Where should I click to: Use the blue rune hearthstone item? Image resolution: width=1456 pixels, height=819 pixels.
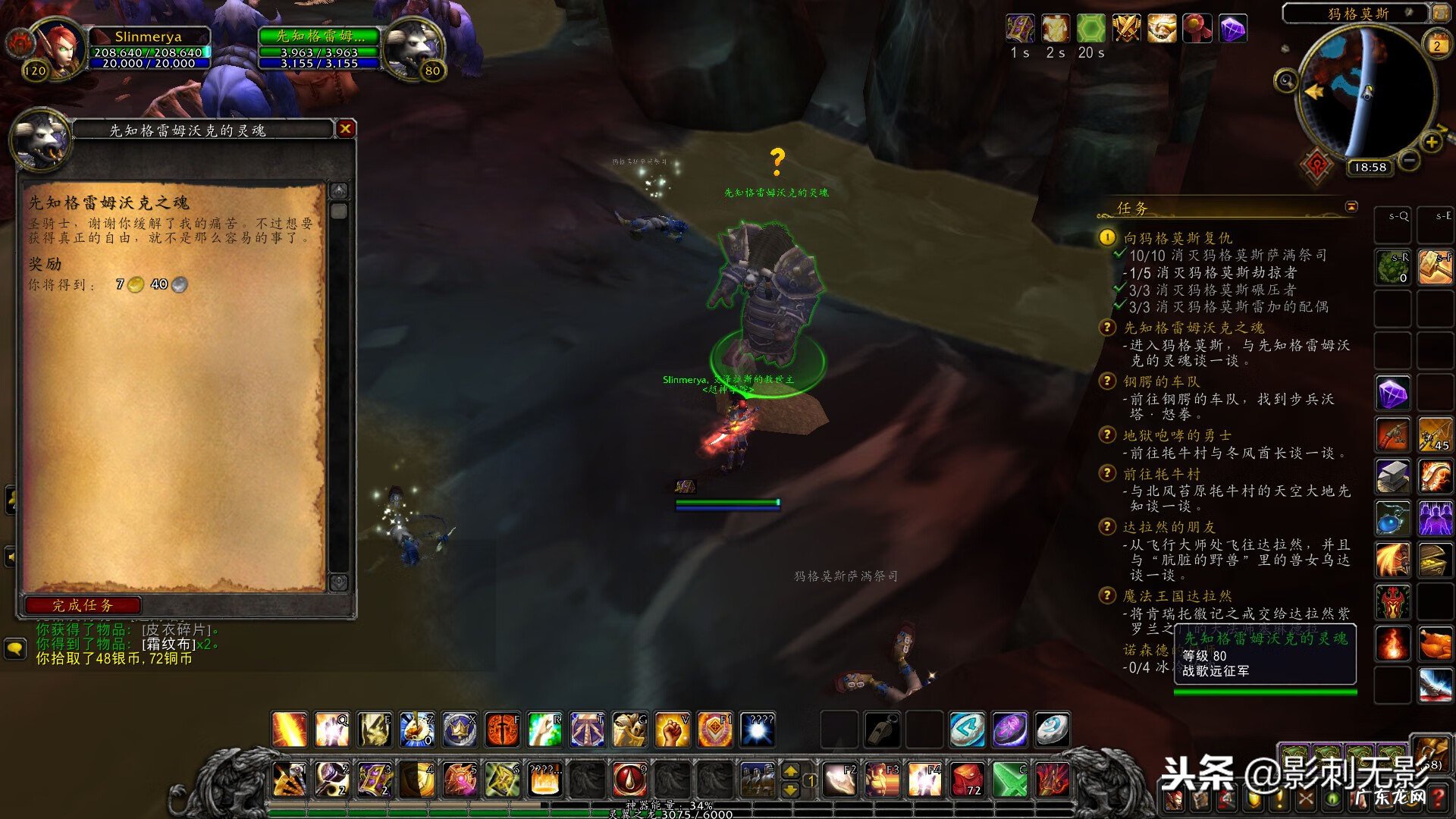(x=968, y=730)
